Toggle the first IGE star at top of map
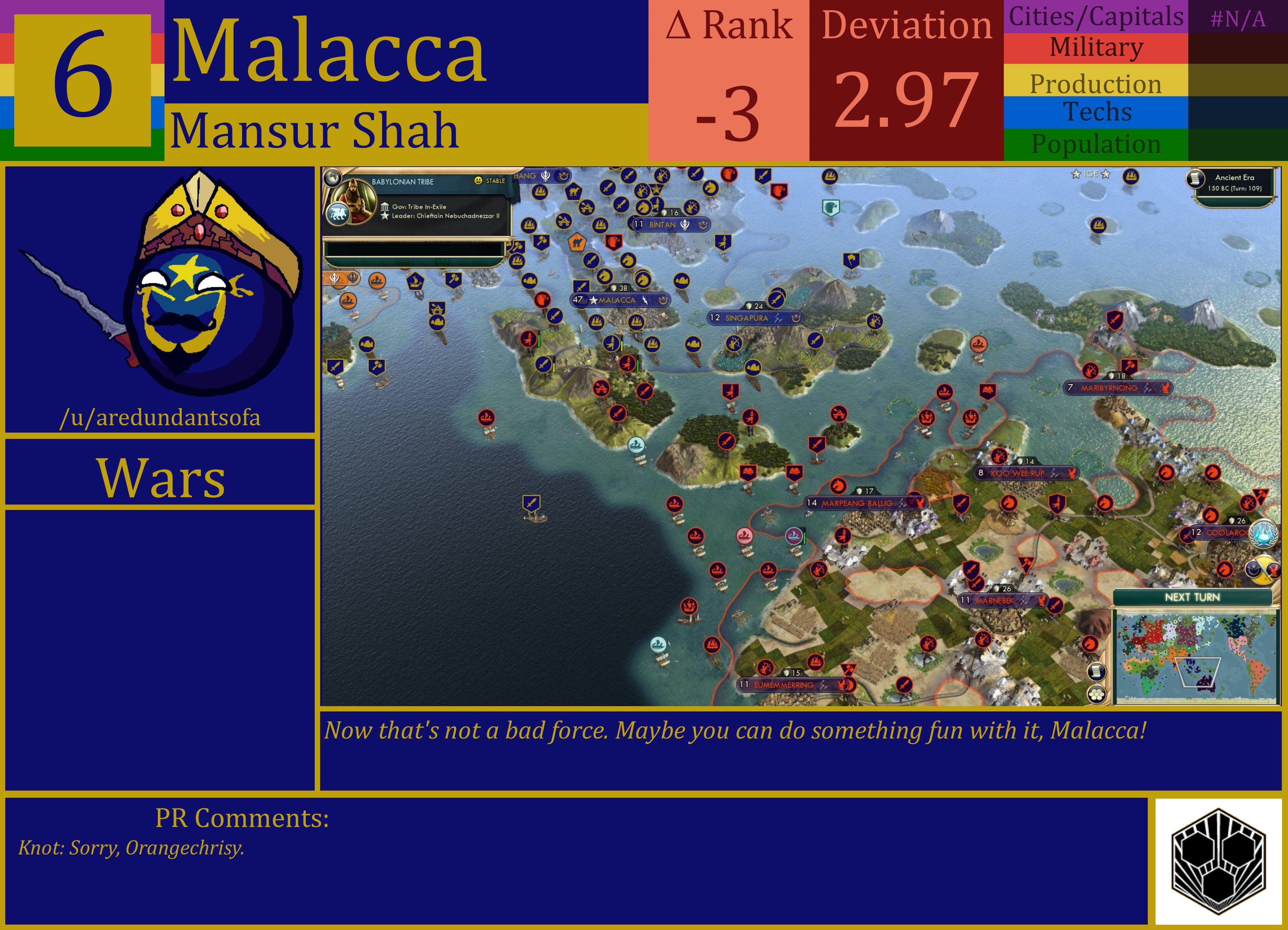This screenshot has width=1288, height=930. click(x=1076, y=174)
